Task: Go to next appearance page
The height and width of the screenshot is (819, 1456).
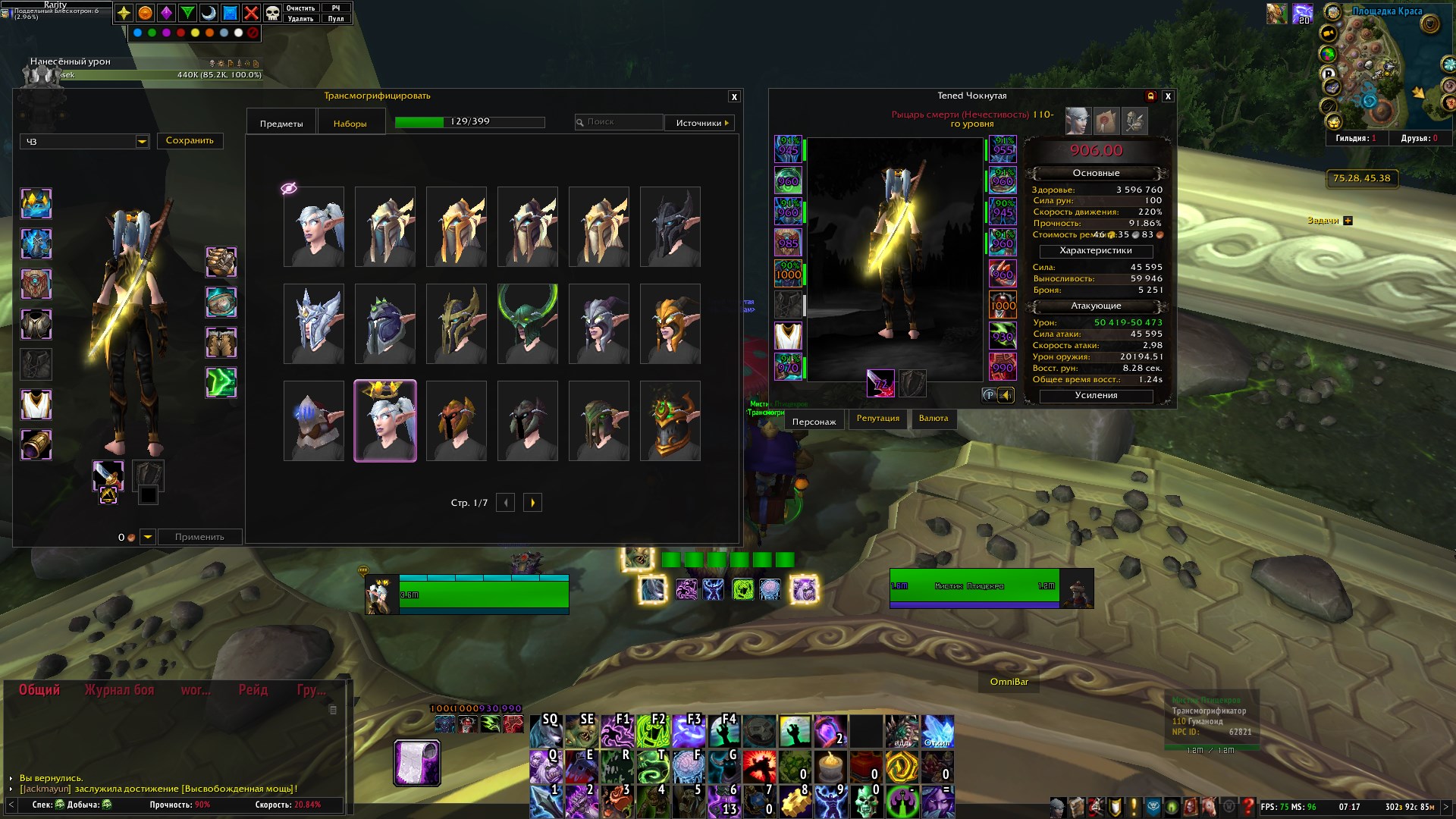Action: click(x=532, y=503)
